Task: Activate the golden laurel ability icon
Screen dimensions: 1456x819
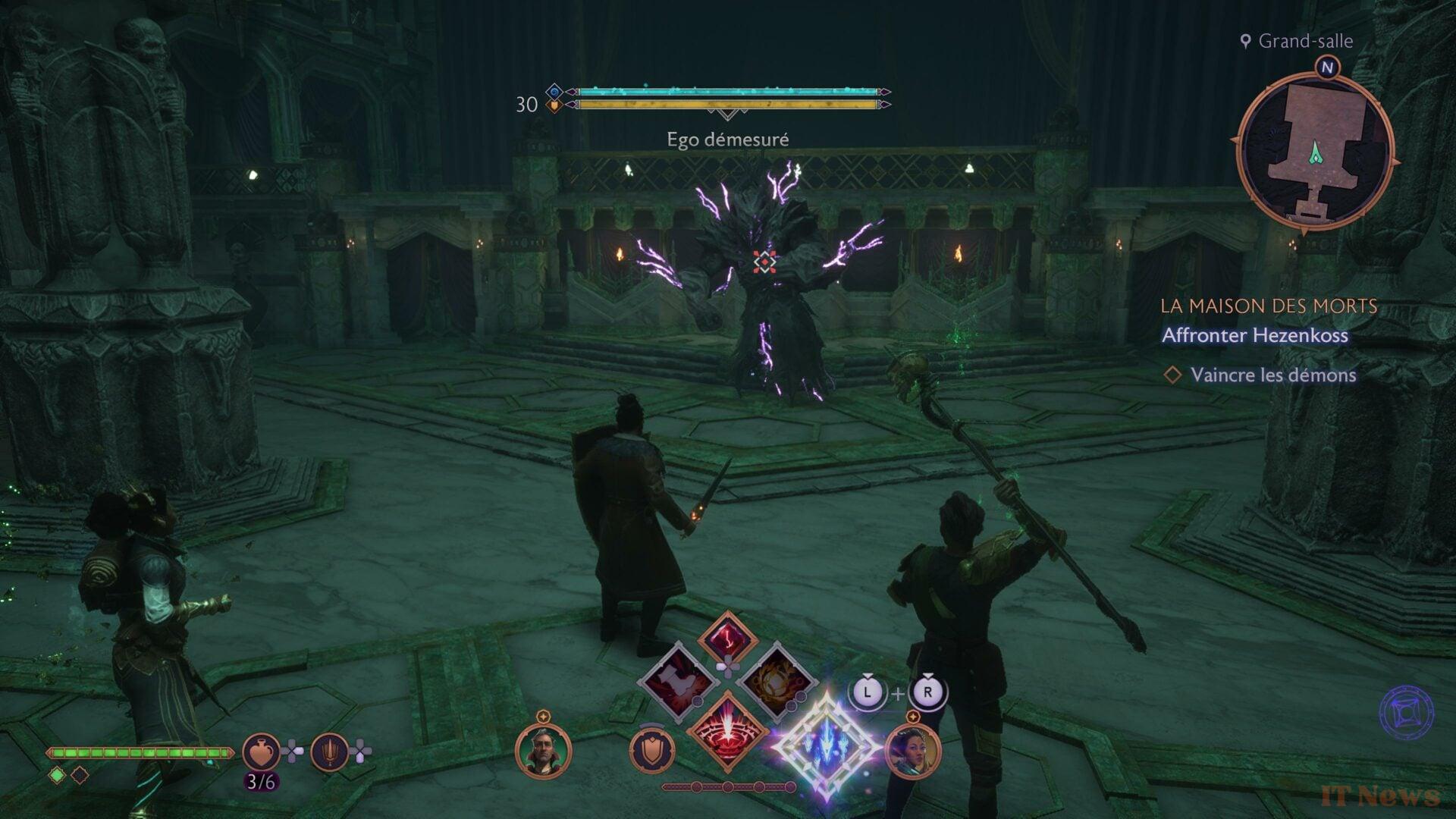Action: [775, 680]
